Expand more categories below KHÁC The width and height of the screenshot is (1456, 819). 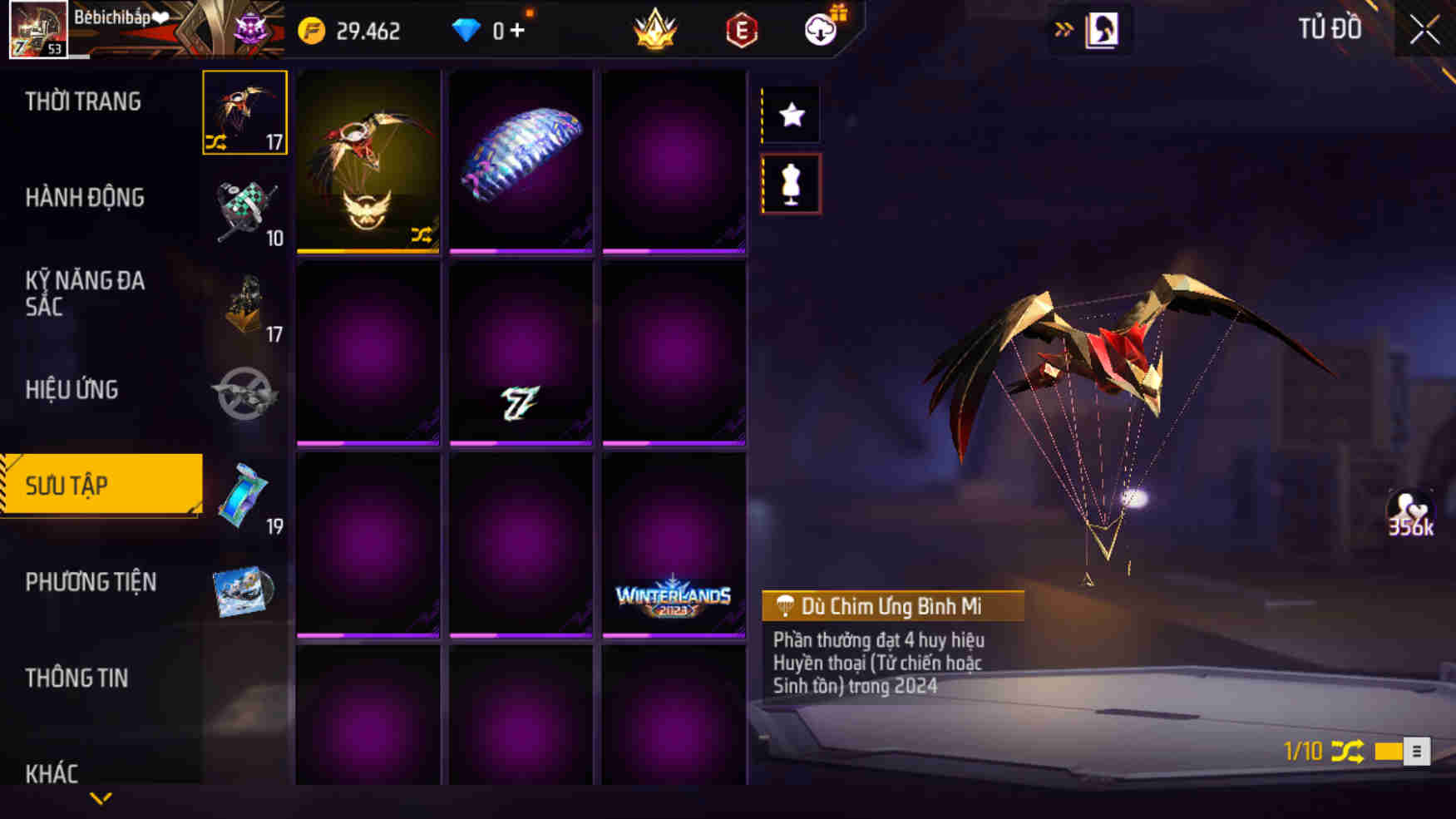point(101,798)
